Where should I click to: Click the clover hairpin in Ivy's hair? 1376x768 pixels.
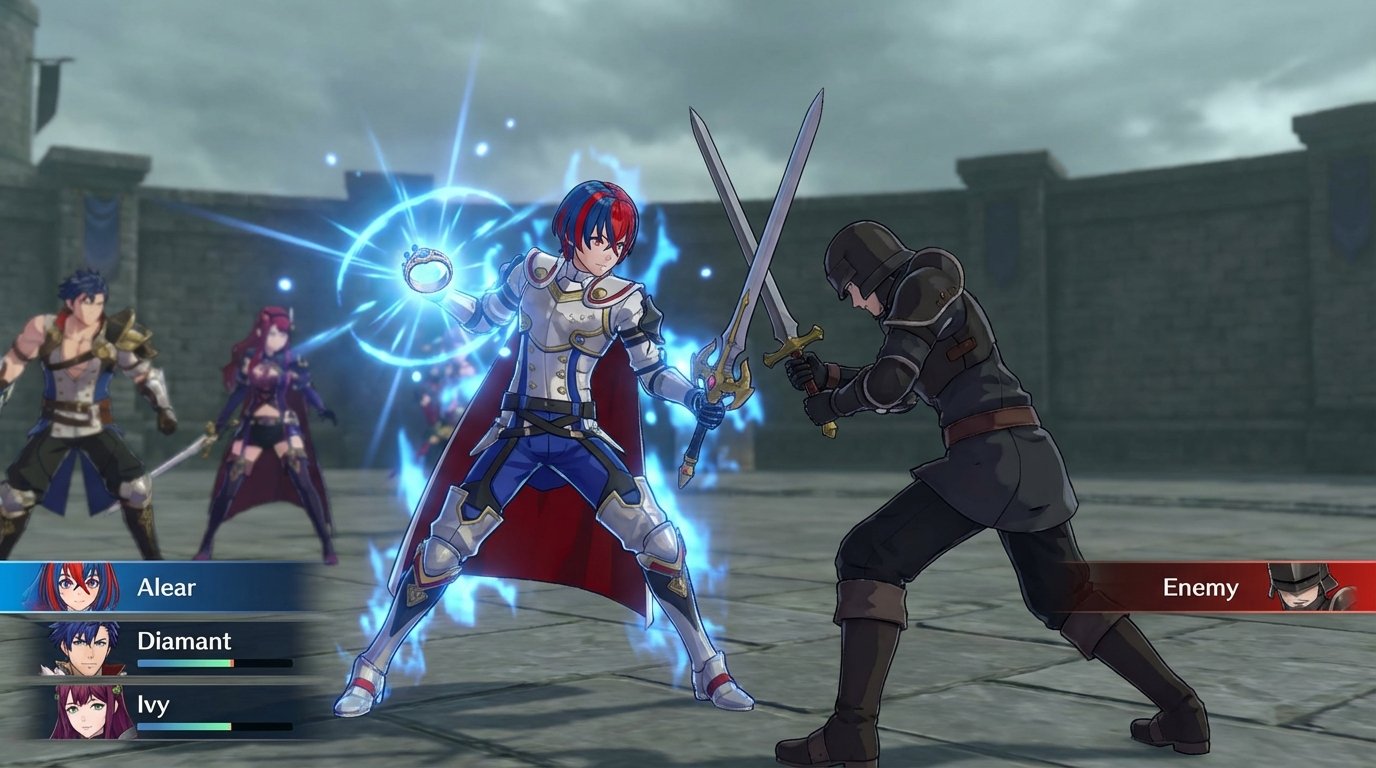tap(118, 688)
